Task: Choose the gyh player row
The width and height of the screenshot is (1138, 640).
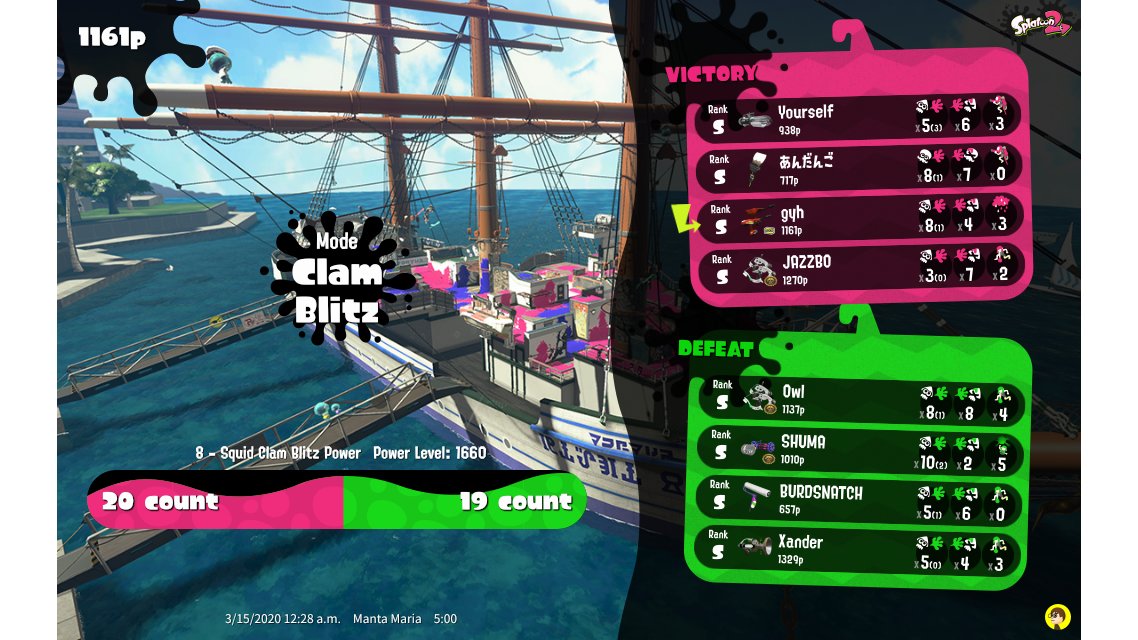Action: [860, 219]
